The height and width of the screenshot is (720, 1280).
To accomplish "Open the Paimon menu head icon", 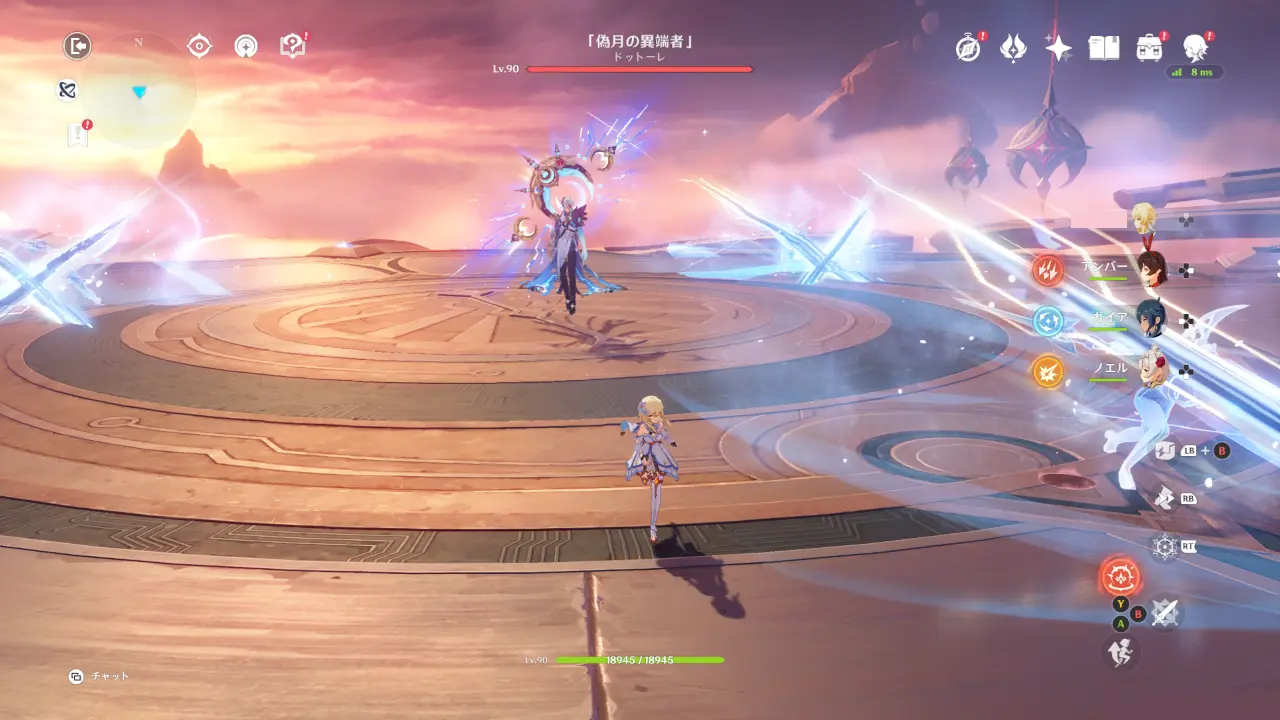I will coord(1194,47).
